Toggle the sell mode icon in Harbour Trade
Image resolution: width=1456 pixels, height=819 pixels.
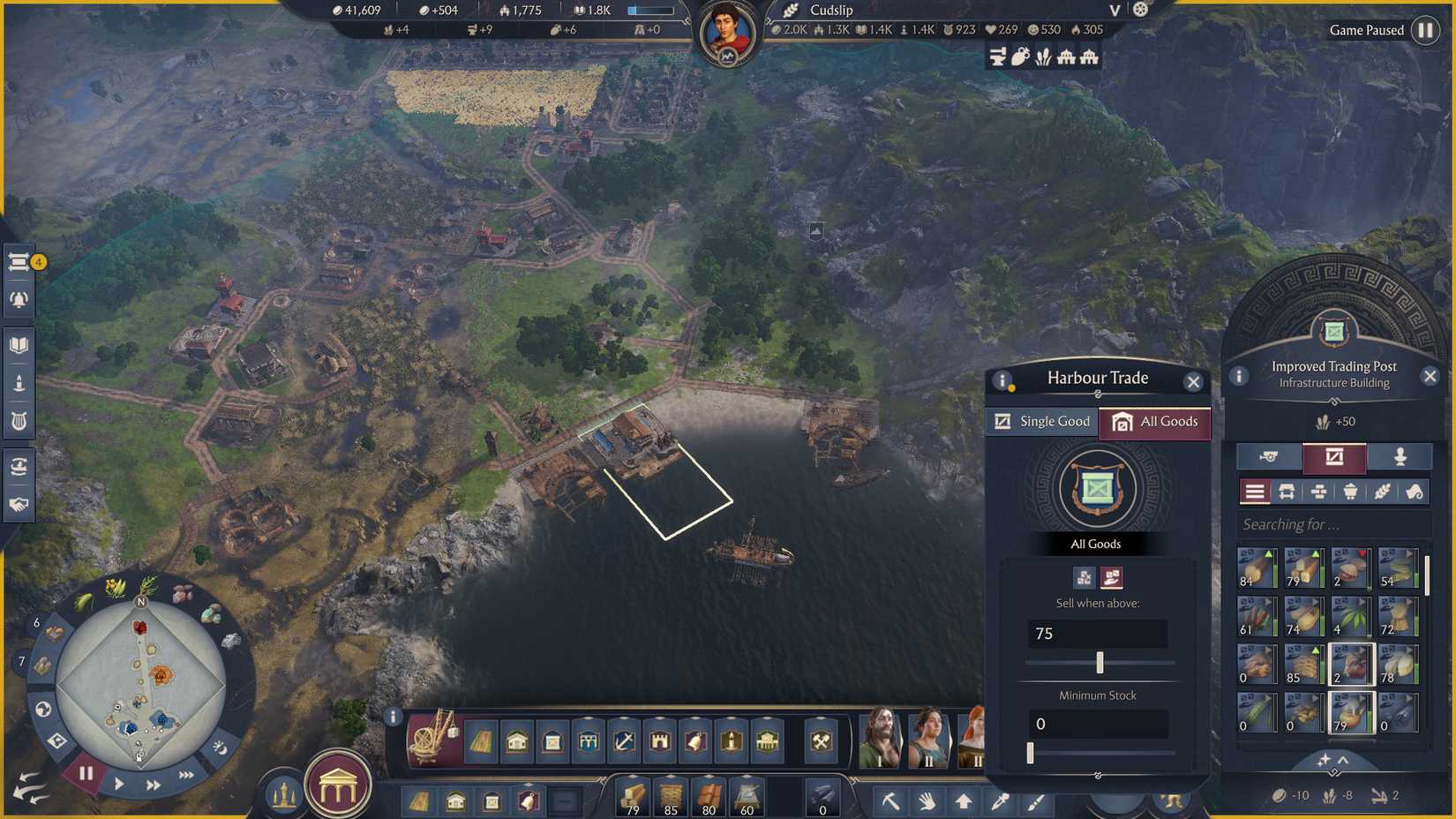(1112, 576)
